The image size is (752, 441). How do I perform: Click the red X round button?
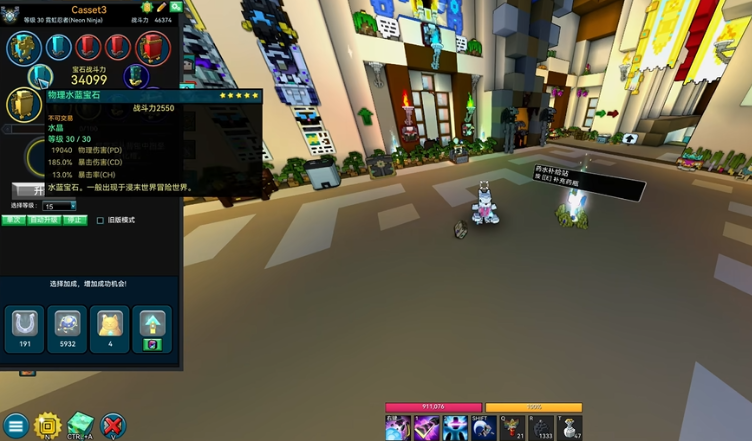click(113, 426)
